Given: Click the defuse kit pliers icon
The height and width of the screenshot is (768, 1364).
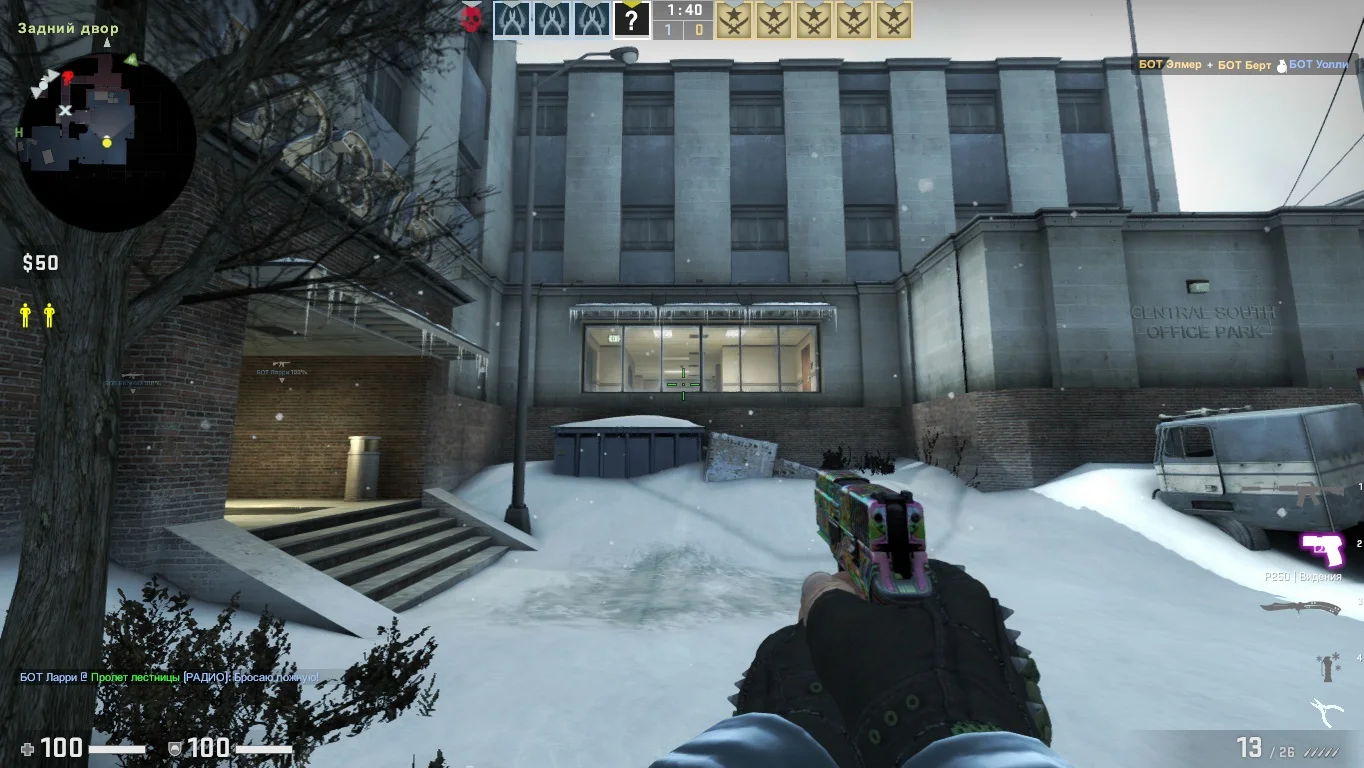Looking at the screenshot, I should 1328,712.
